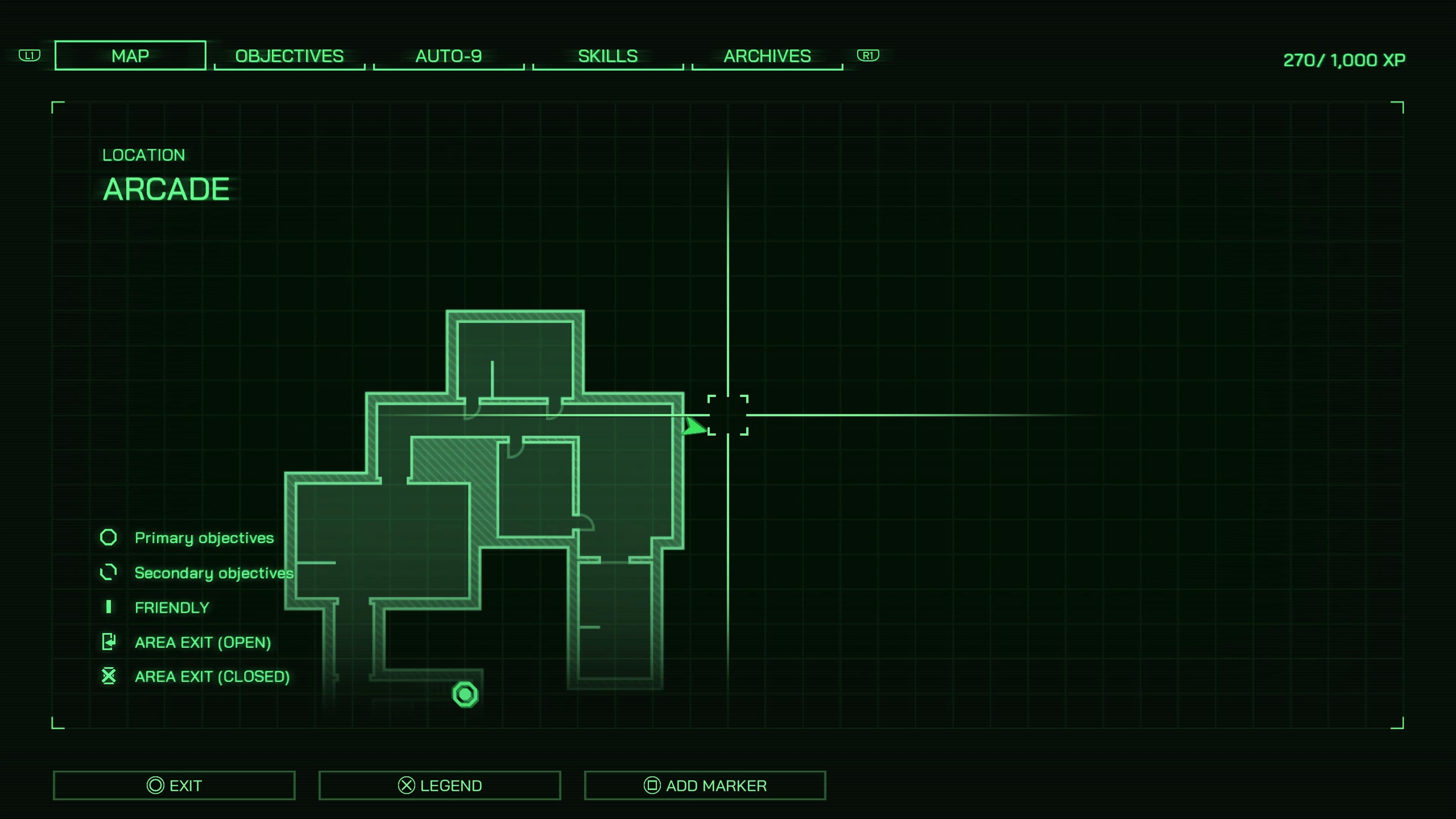This screenshot has height=819, width=1456.
Task: Select the octagonal objective marker on the map
Action: pos(464,694)
